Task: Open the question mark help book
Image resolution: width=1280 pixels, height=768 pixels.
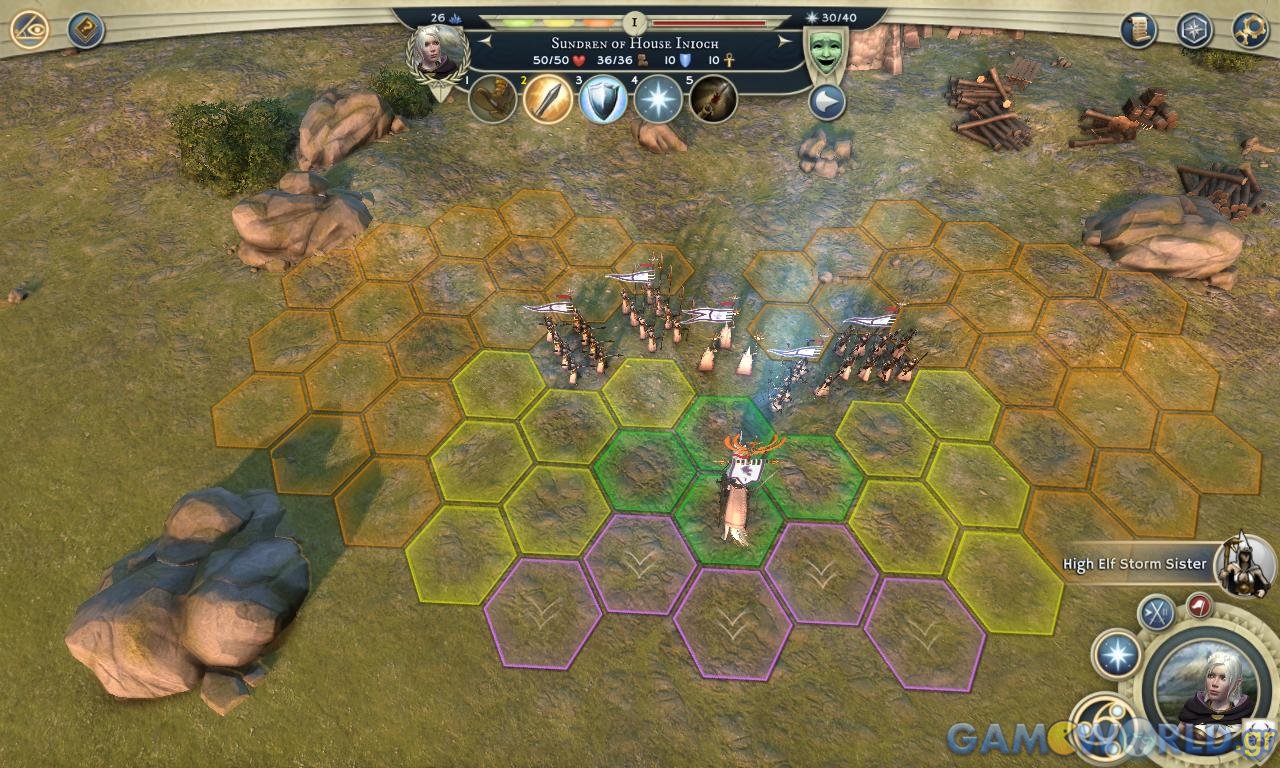Action: [86, 30]
